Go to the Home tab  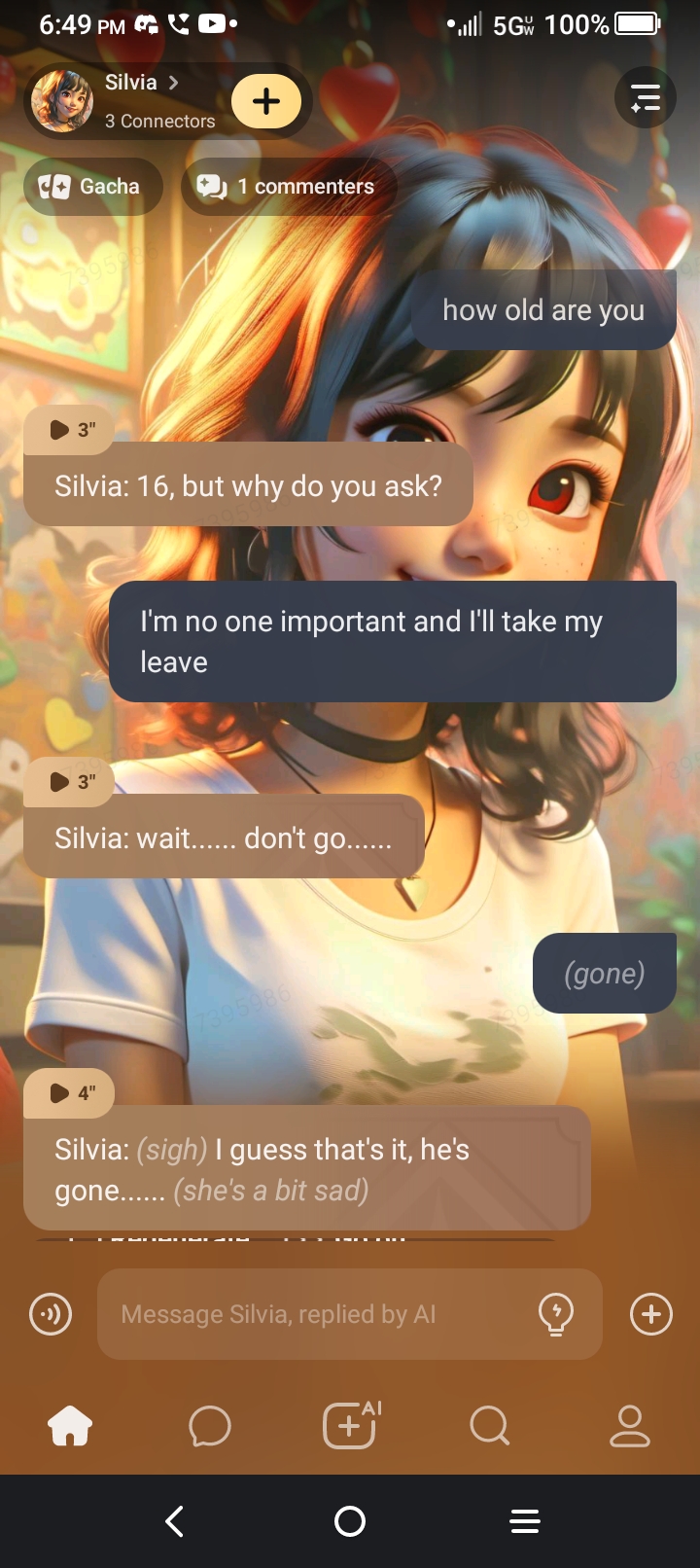coord(70,1427)
